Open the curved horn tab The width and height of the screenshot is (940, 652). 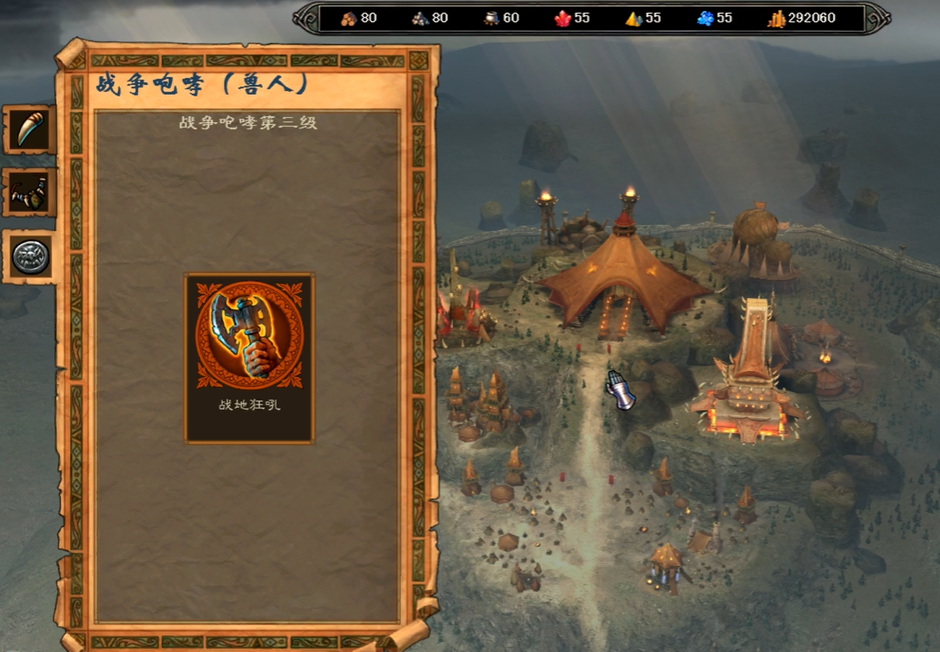(x=29, y=129)
